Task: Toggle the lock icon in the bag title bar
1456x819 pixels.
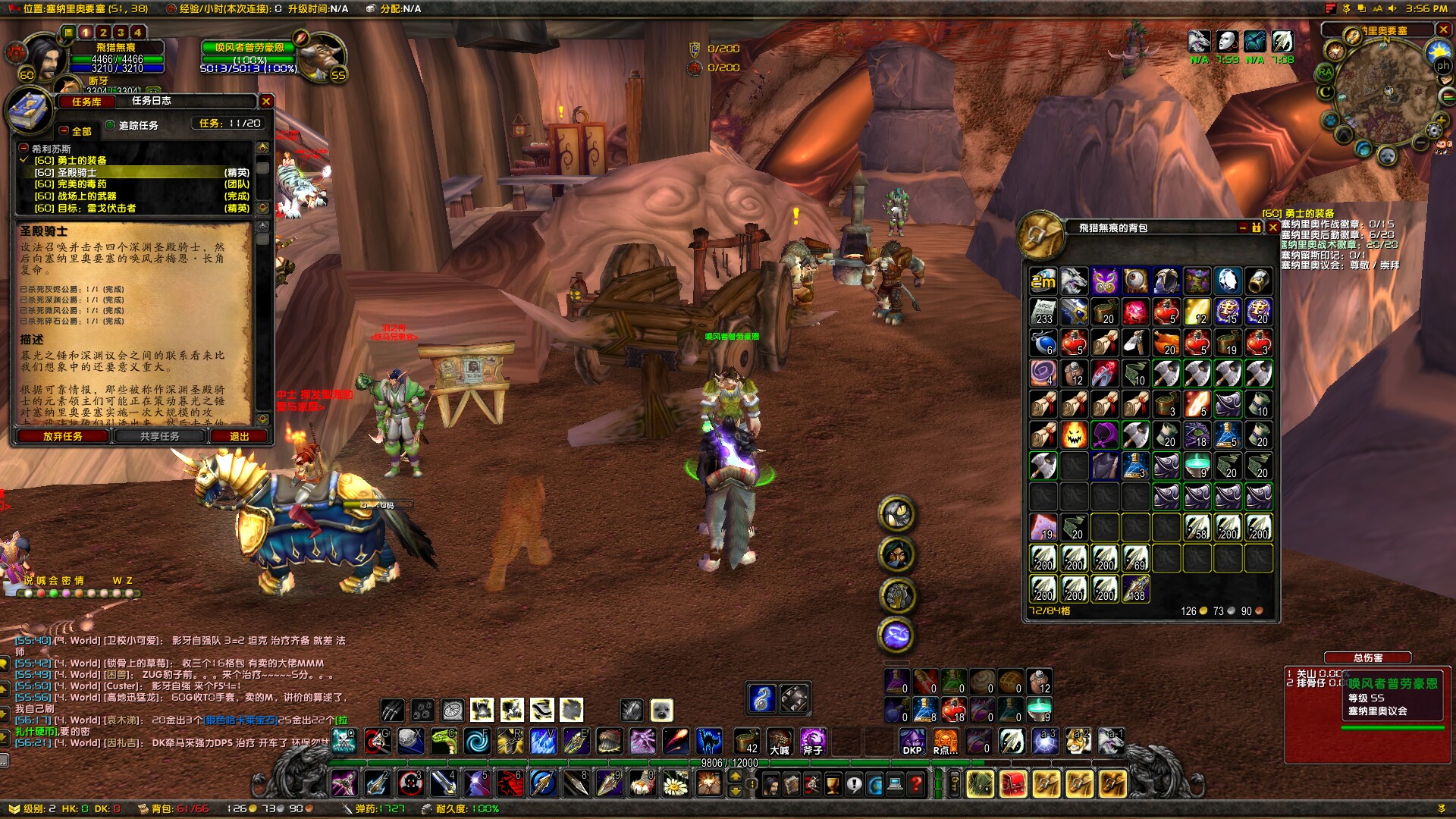Action: pos(1255,228)
